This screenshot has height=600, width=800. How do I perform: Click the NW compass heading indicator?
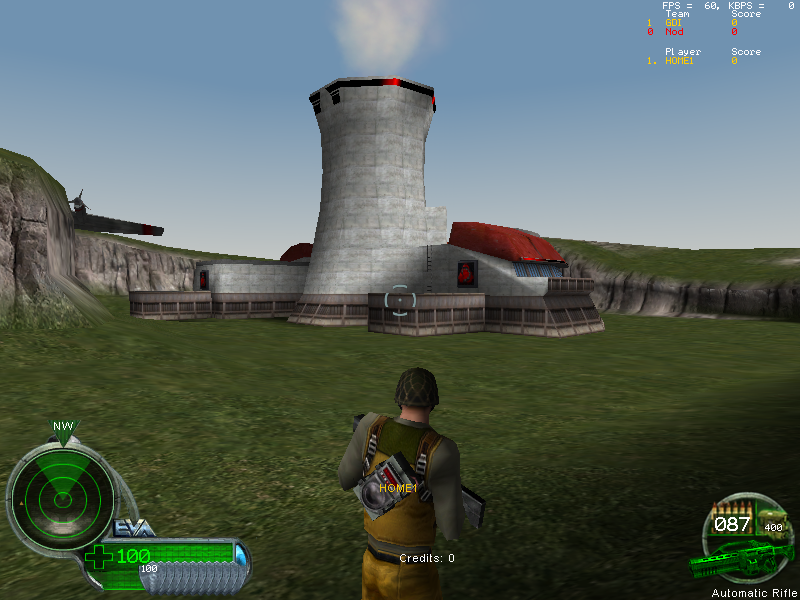click(64, 427)
